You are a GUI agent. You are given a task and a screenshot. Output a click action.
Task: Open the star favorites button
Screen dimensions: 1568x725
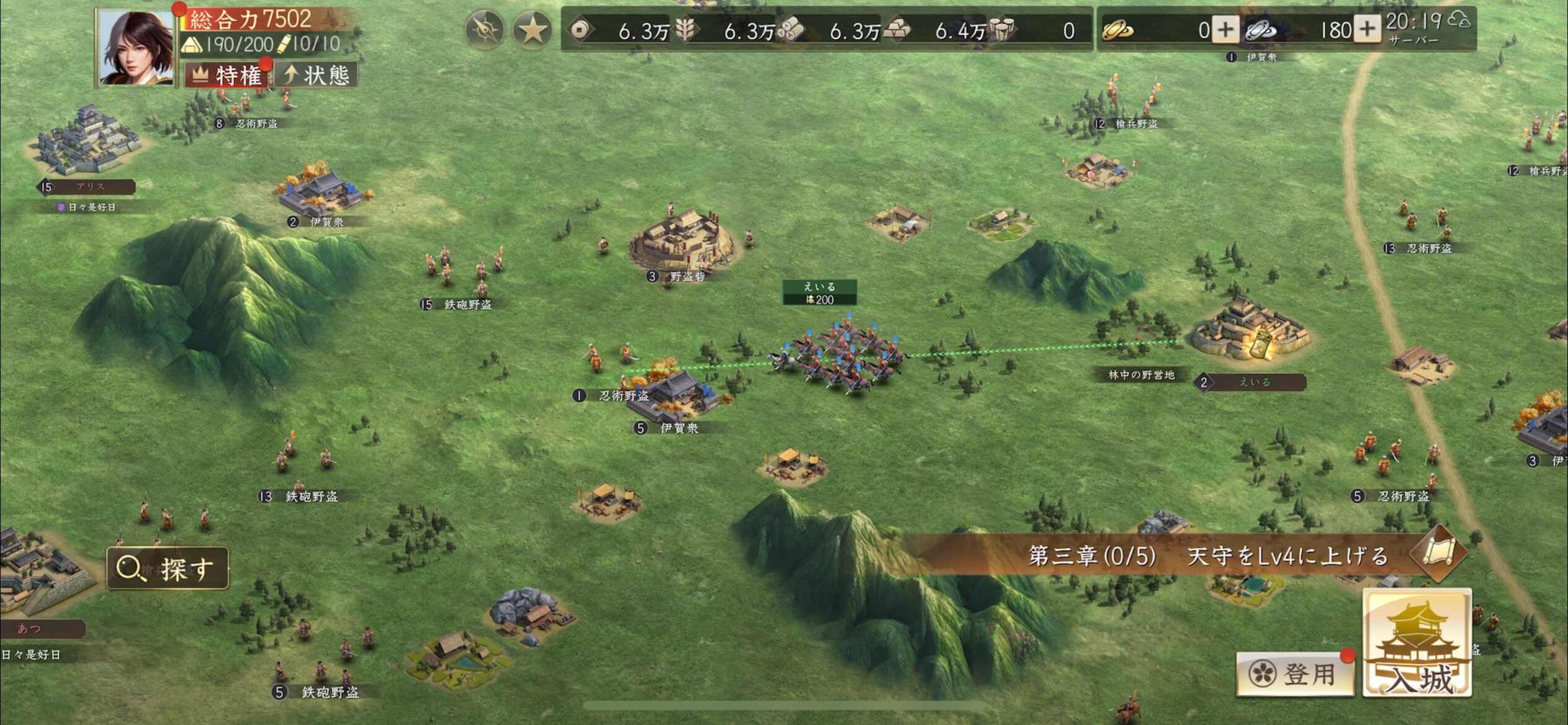click(x=532, y=30)
